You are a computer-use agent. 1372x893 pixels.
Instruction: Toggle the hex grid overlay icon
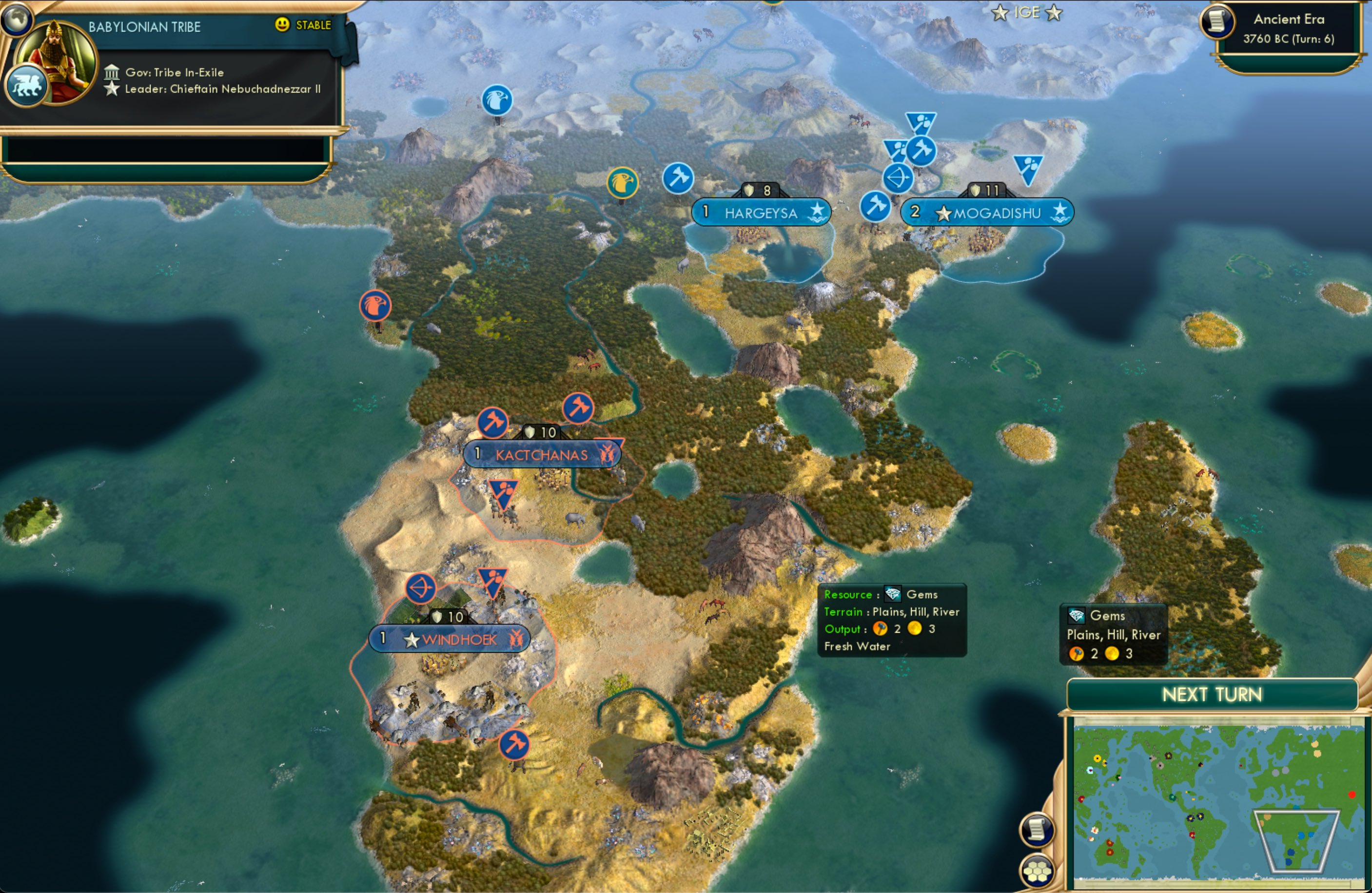(1037, 871)
